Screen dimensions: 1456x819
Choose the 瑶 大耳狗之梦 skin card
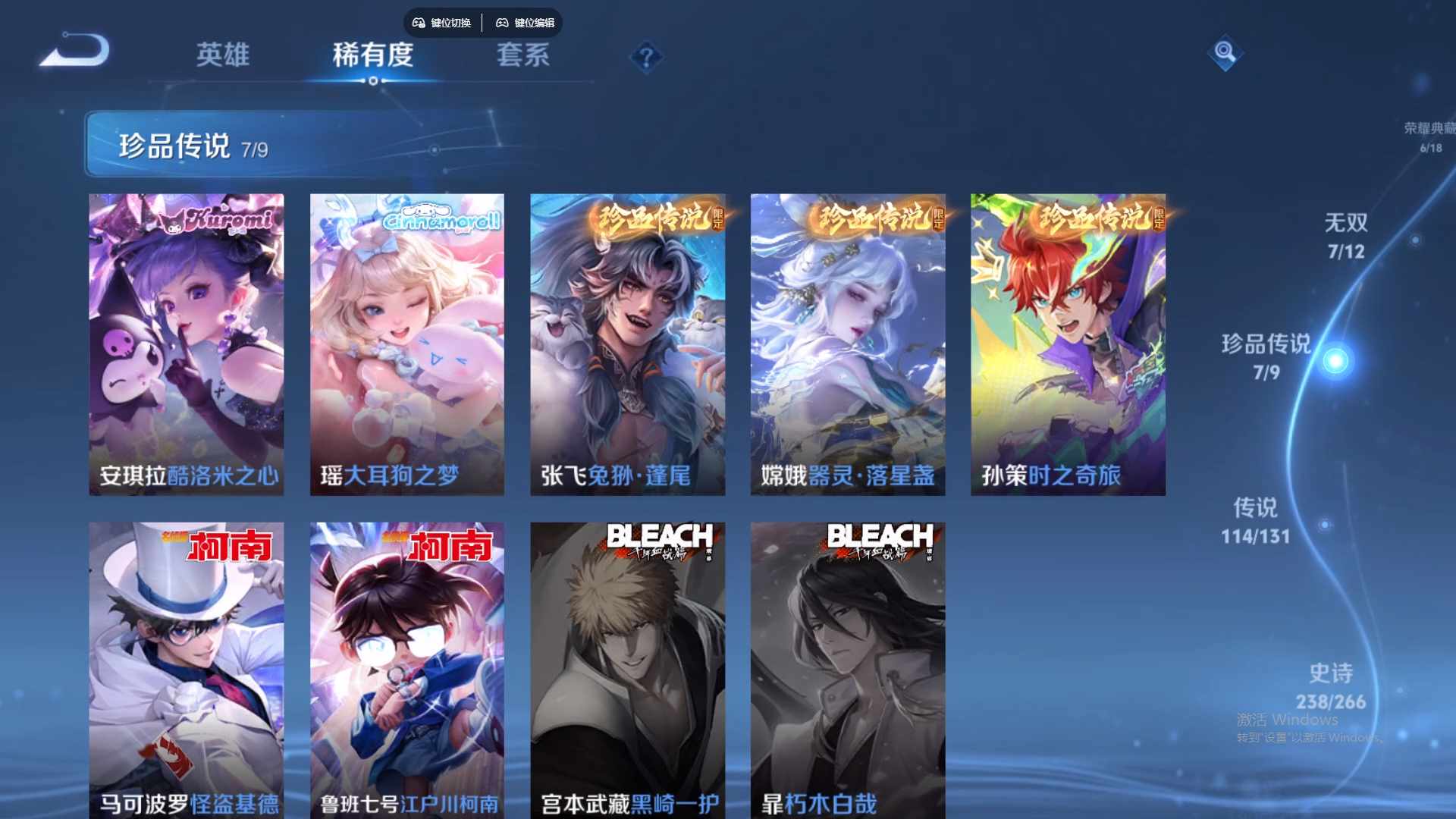pos(407,344)
